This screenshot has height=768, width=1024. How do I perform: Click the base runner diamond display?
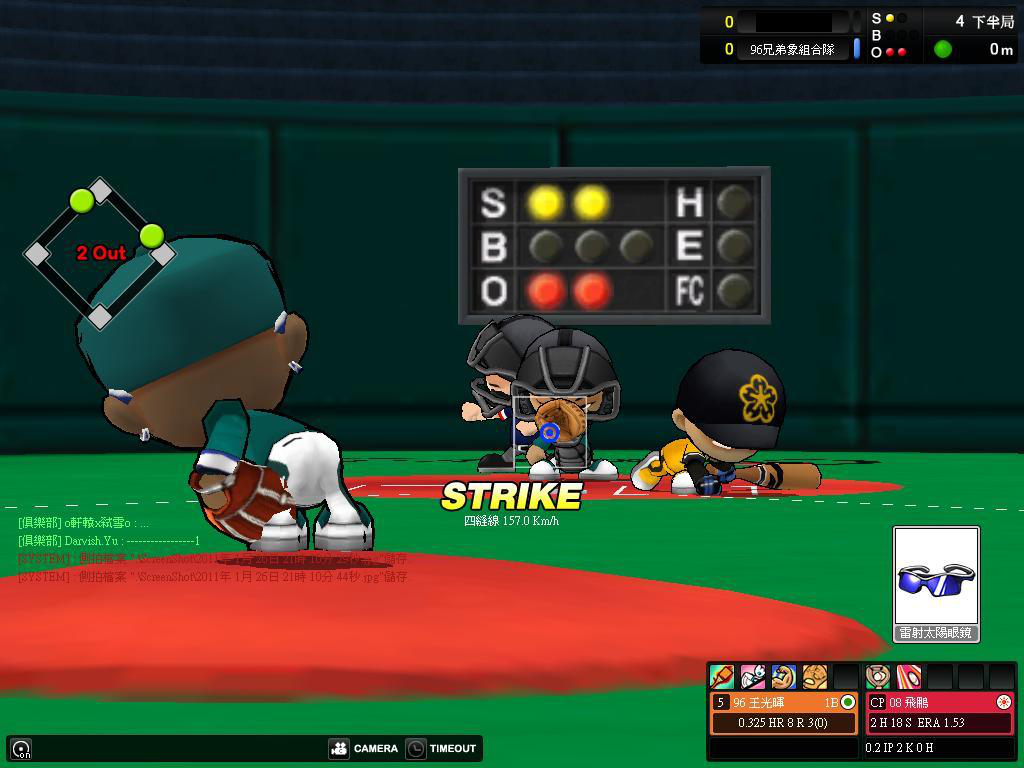coord(100,252)
